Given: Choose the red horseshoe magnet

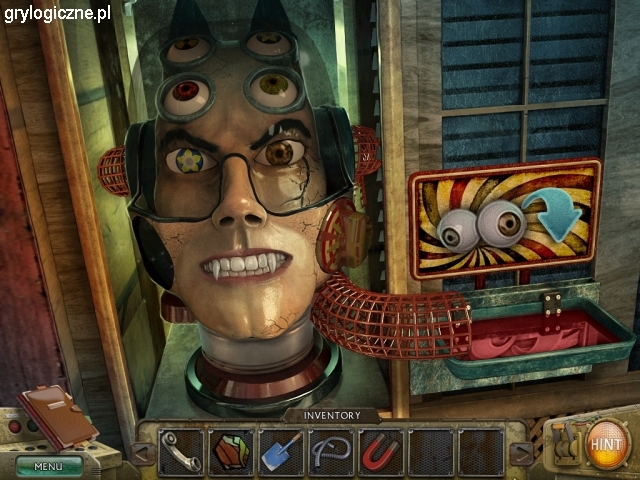Looking at the screenshot, I should click(x=381, y=451).
